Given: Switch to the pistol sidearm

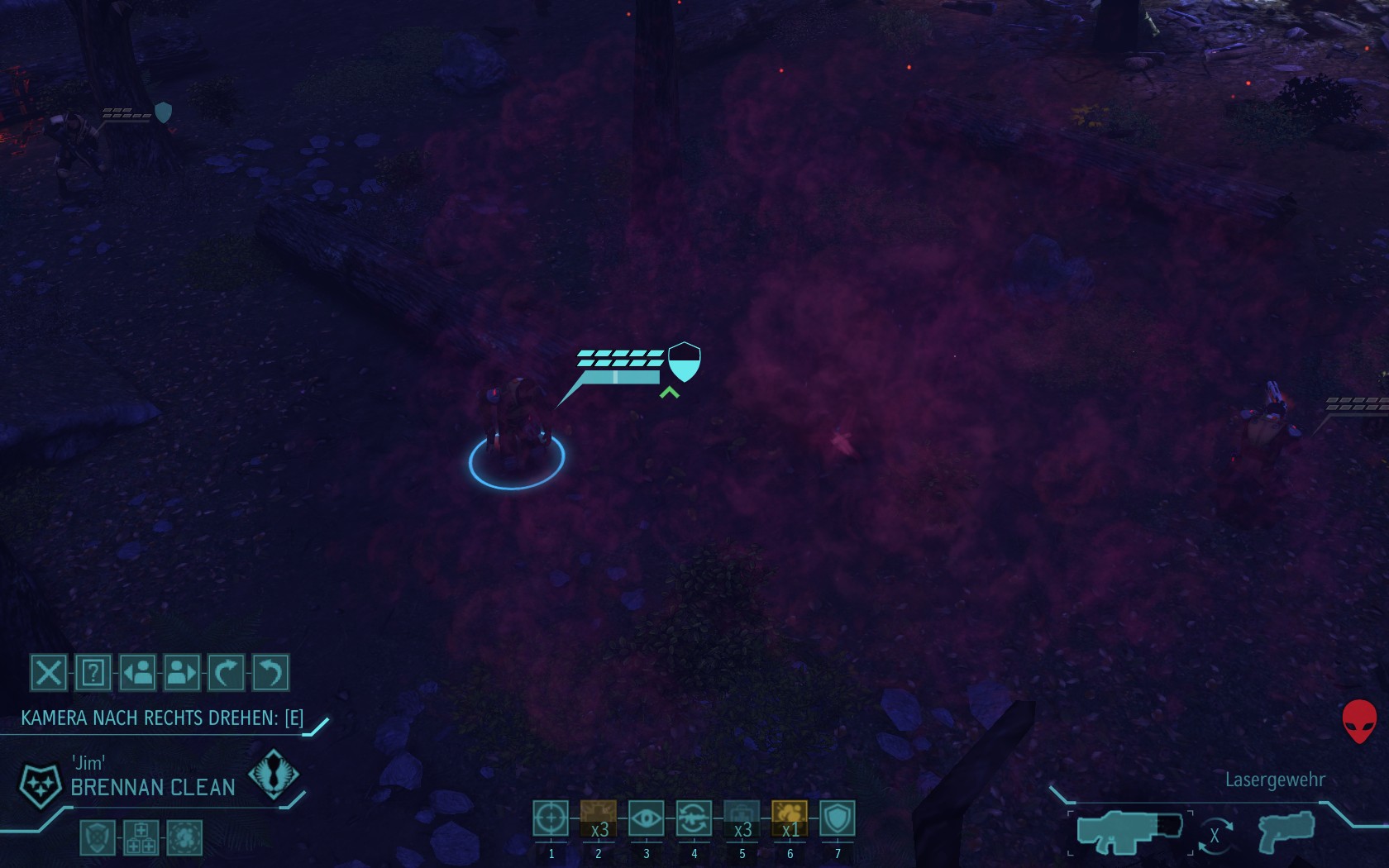Looking at the screenshot, I should tap(1286, 832).
